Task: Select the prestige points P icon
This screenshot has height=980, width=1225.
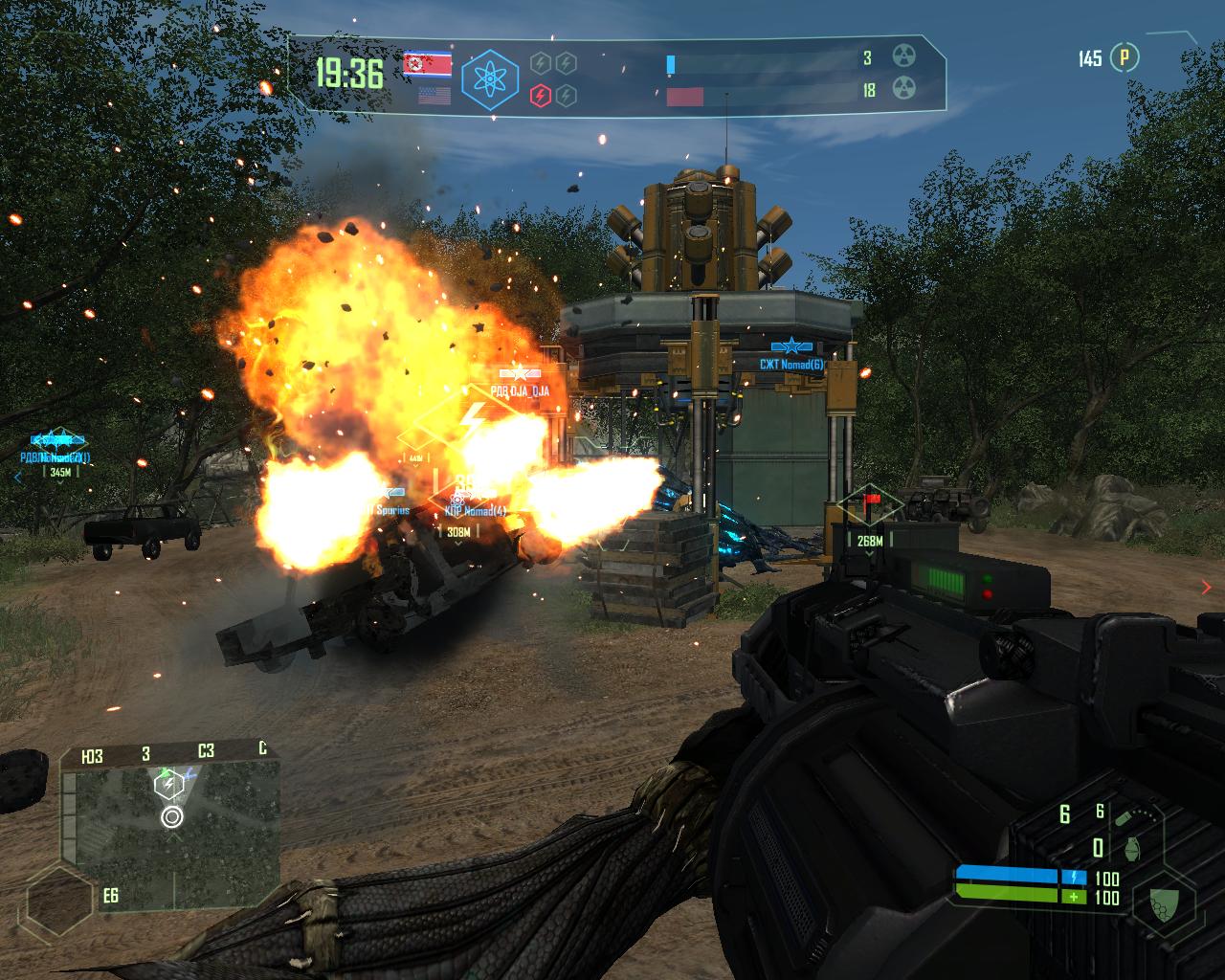Action: 1125,58
